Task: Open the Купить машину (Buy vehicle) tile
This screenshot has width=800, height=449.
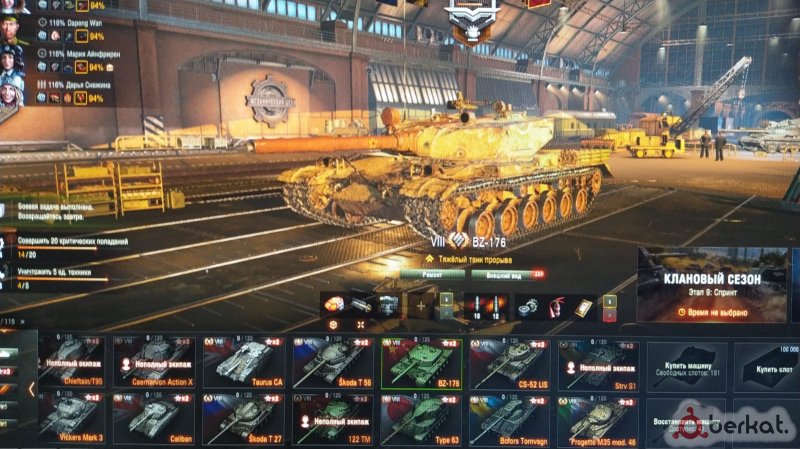Action: (x=686, y=364)
